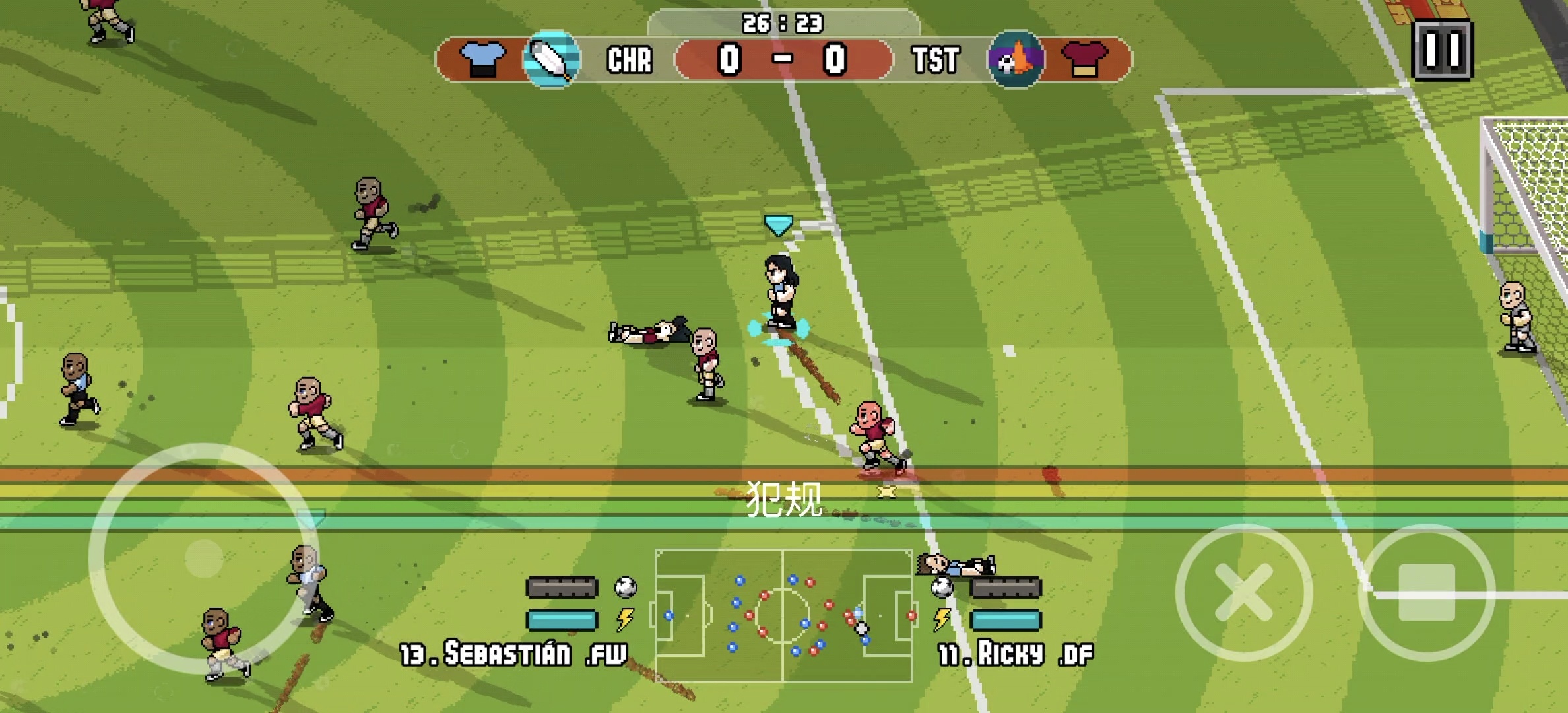Touch the virtual joystick thumb pad
1568x713 pixels.
[x=204, y=558]
